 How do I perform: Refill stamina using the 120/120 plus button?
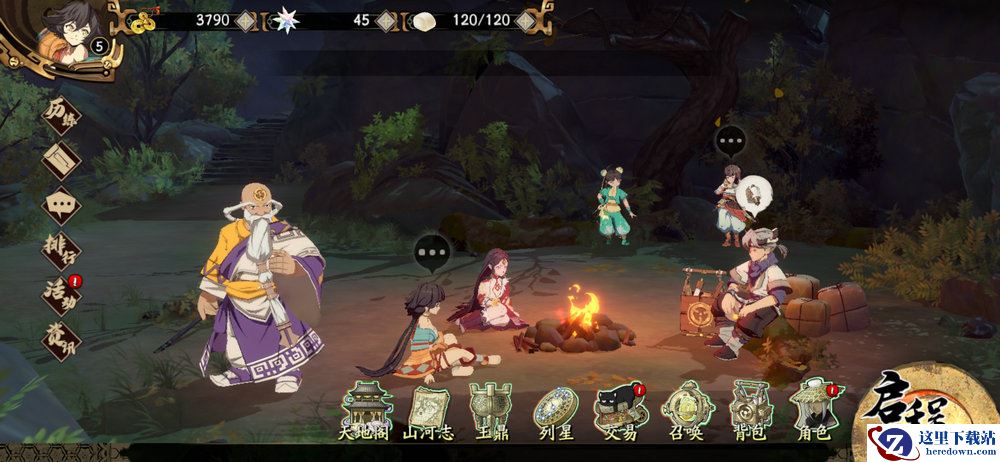[x=524, y=19]
